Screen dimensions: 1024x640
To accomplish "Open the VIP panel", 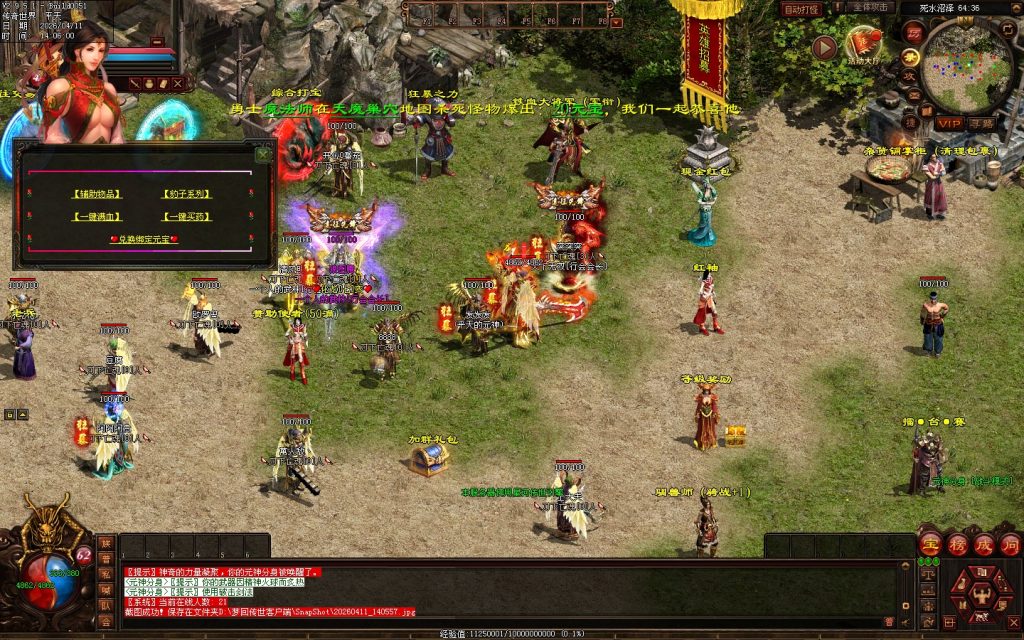I will click(949, 123).
